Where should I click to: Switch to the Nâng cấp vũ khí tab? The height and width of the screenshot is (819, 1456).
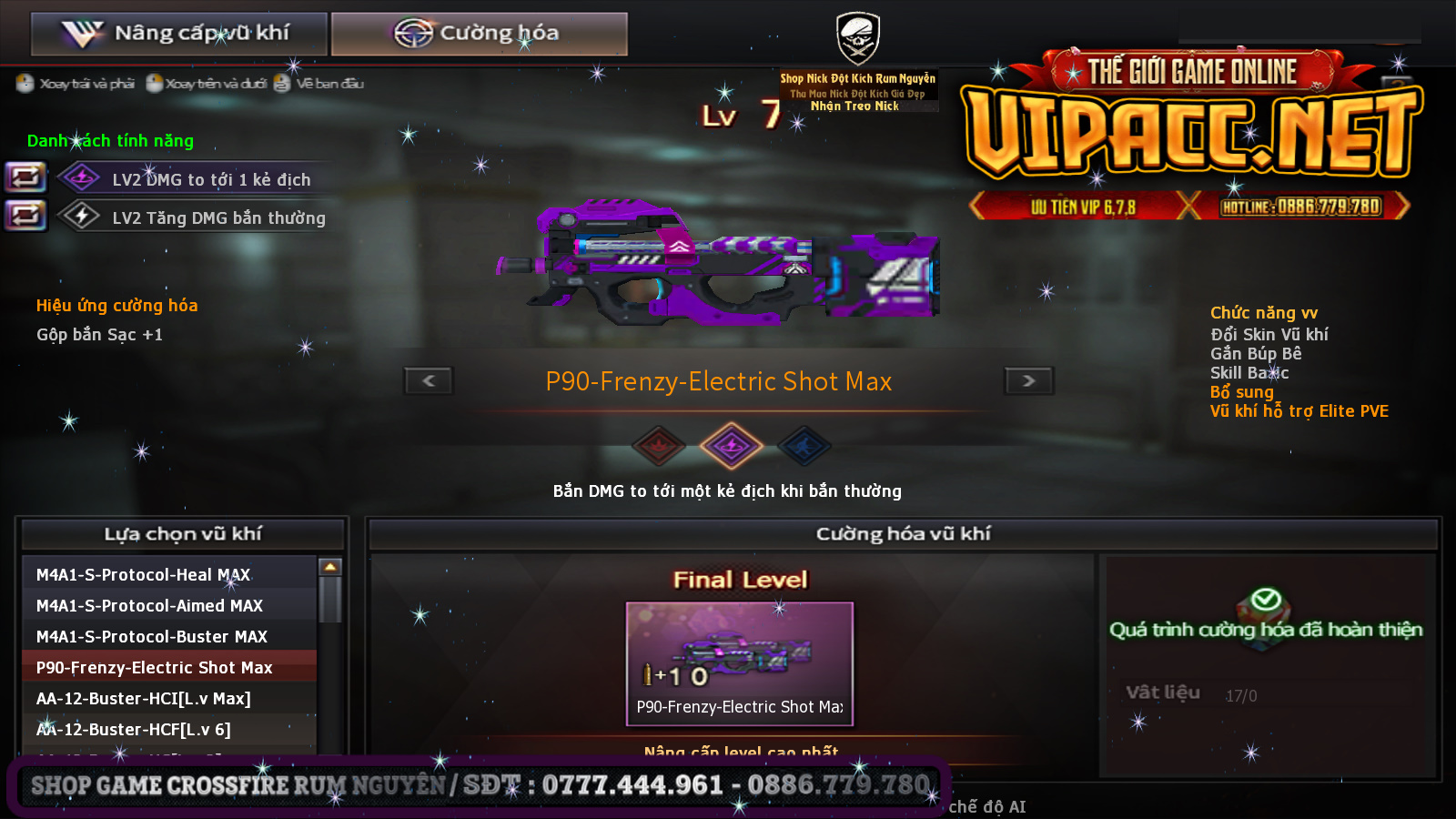(178, 34)
